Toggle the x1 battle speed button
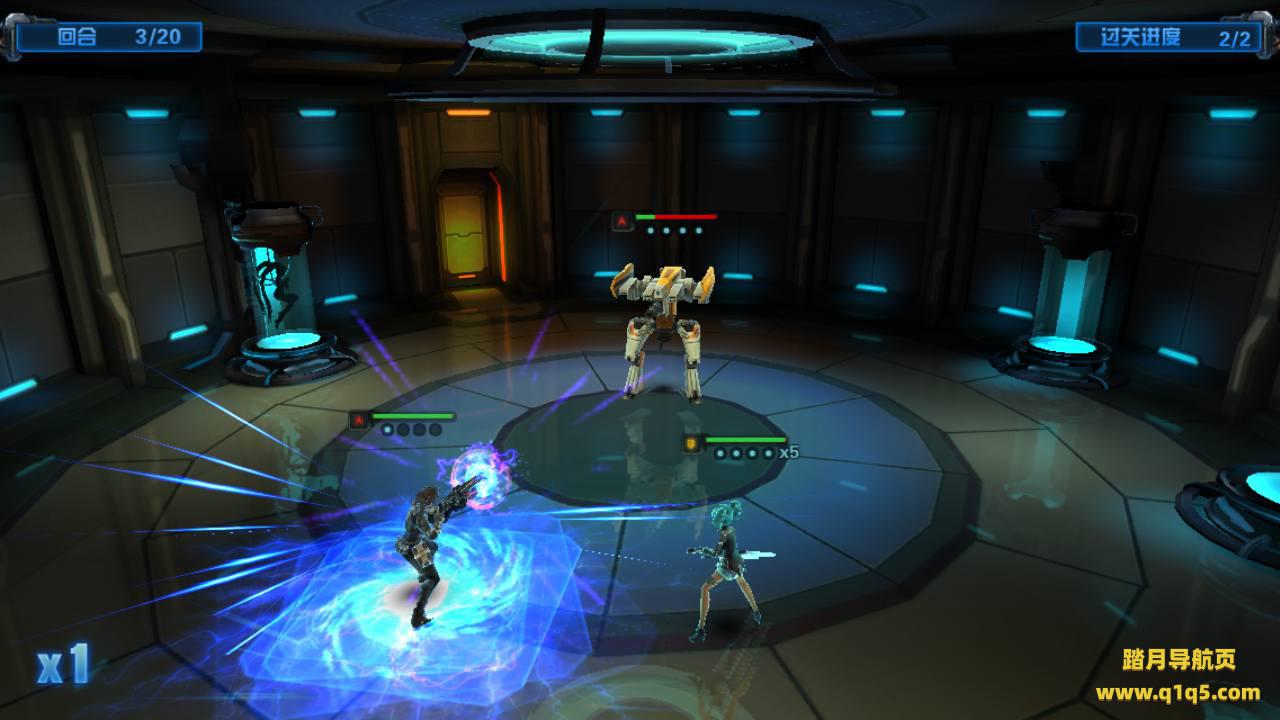The image size is (1280, 720). [x=64, y=665]
